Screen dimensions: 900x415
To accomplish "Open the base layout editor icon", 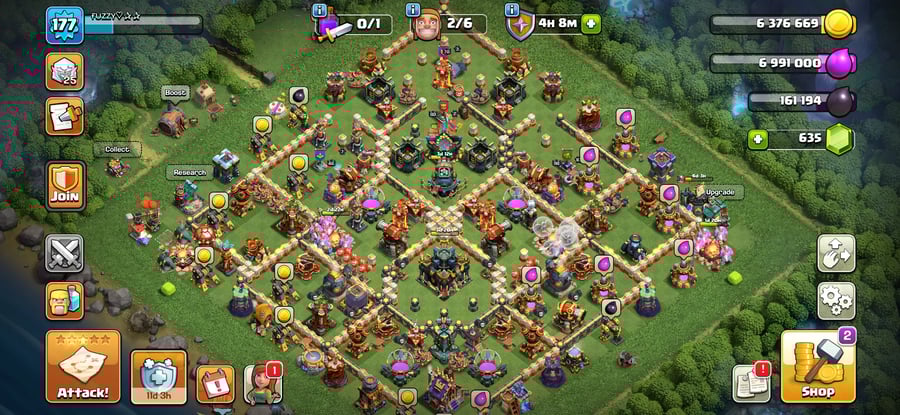I will pos(836,254).
